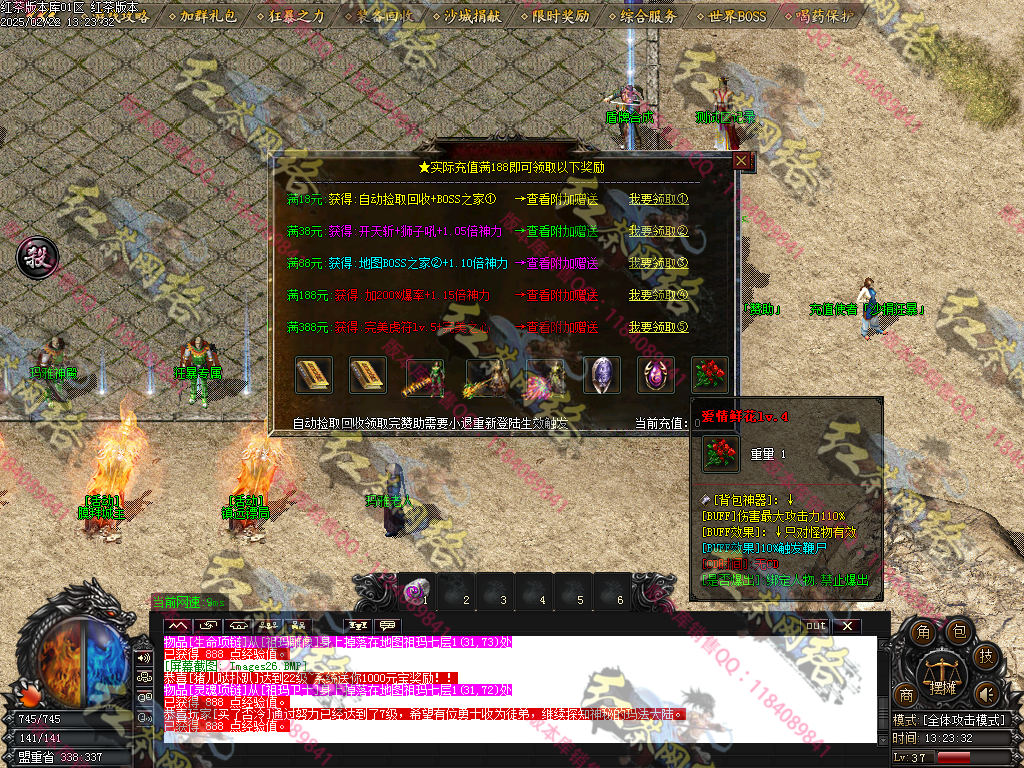Open the 综合服务 menu
Screen dimensions: 1024x768
pyautogui.click(x=648, y=16)
